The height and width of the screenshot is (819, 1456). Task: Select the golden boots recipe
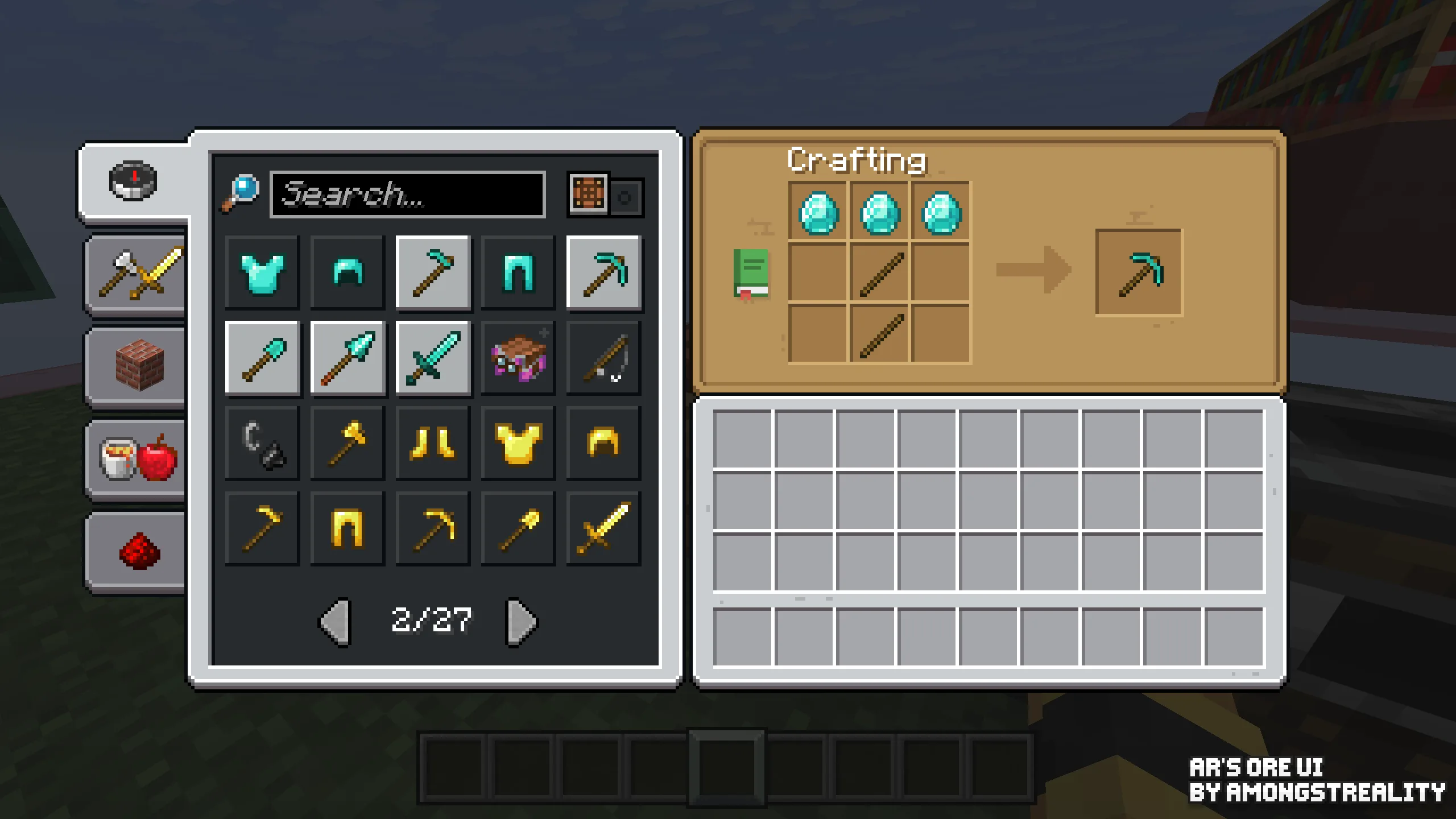[x=432, y=443]
